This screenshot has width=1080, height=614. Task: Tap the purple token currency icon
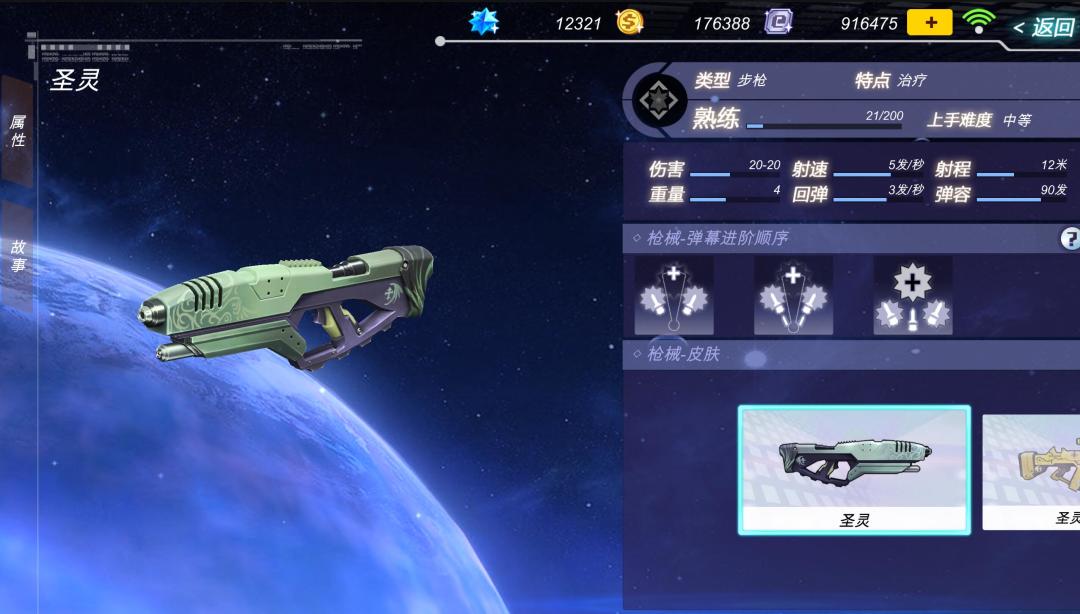[778, 22]
